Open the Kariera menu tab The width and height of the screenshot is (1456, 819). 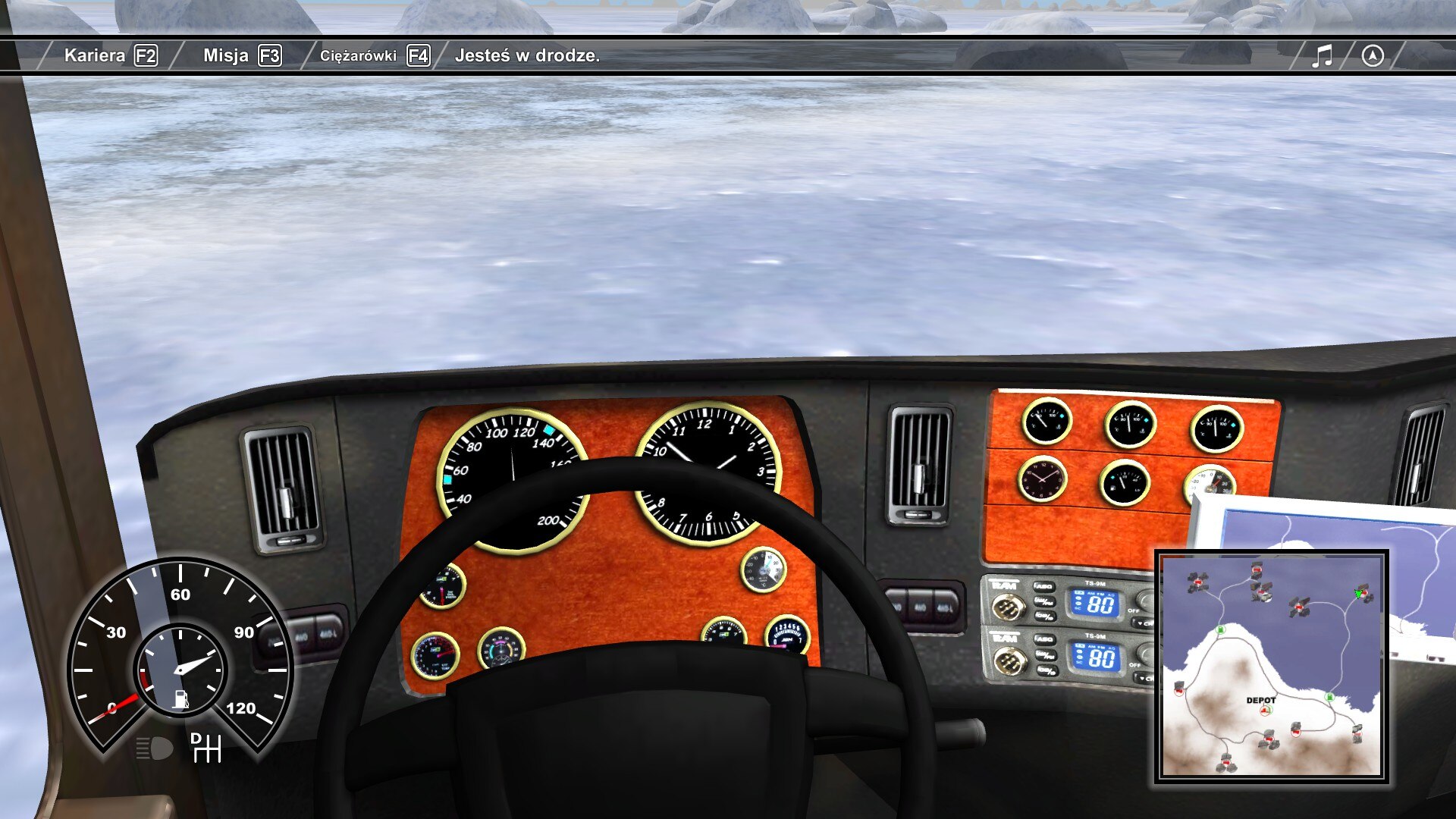[110, 55]
